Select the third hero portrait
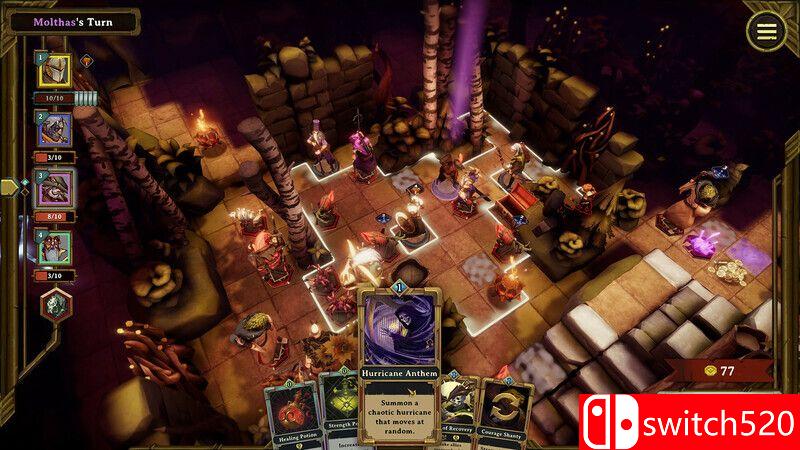 coord(56,188)
